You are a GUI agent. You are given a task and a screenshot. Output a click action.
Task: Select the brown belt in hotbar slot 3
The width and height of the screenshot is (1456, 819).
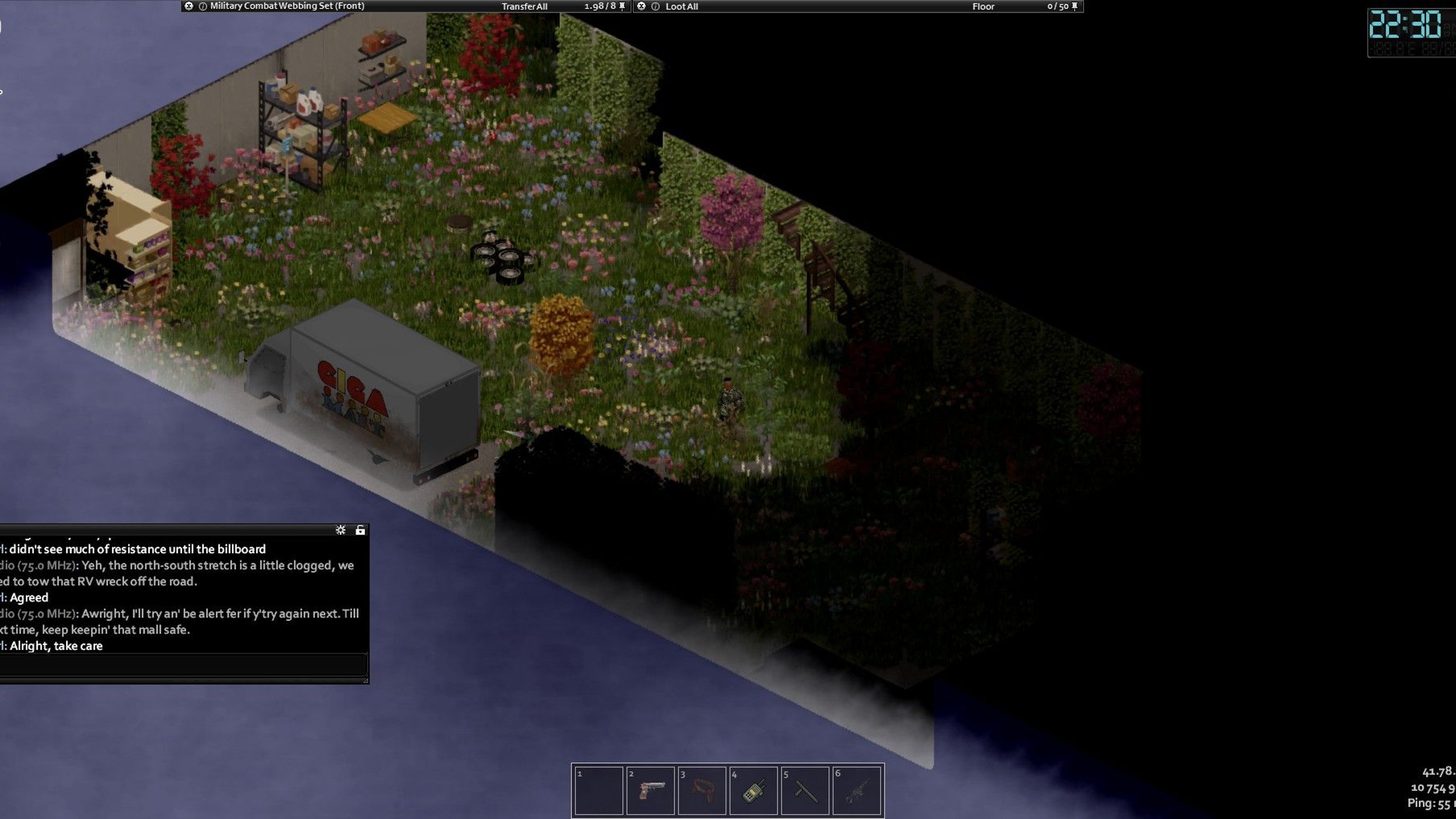[x=701, y=790]
